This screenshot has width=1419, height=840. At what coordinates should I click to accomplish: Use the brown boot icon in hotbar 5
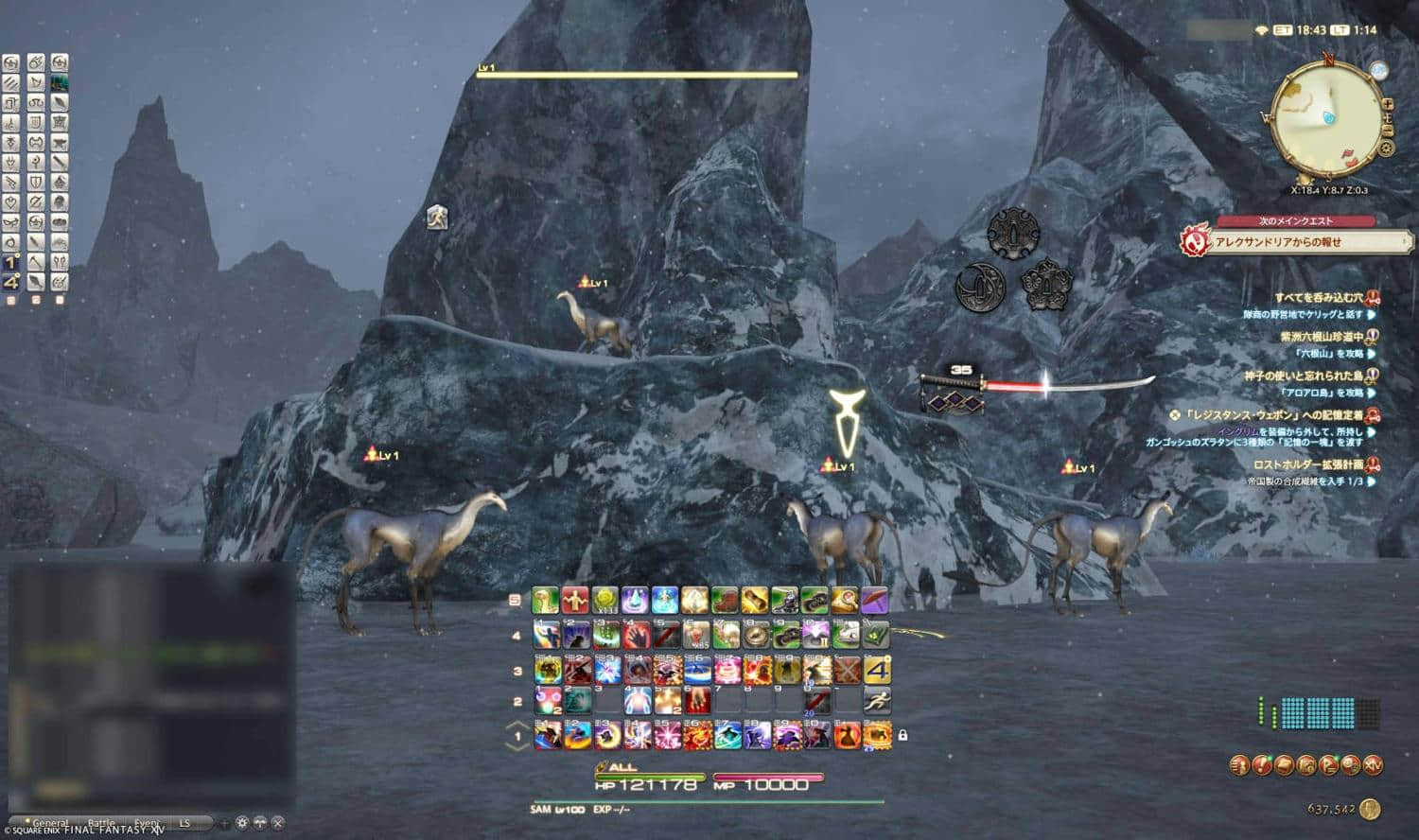click(725, 600)
